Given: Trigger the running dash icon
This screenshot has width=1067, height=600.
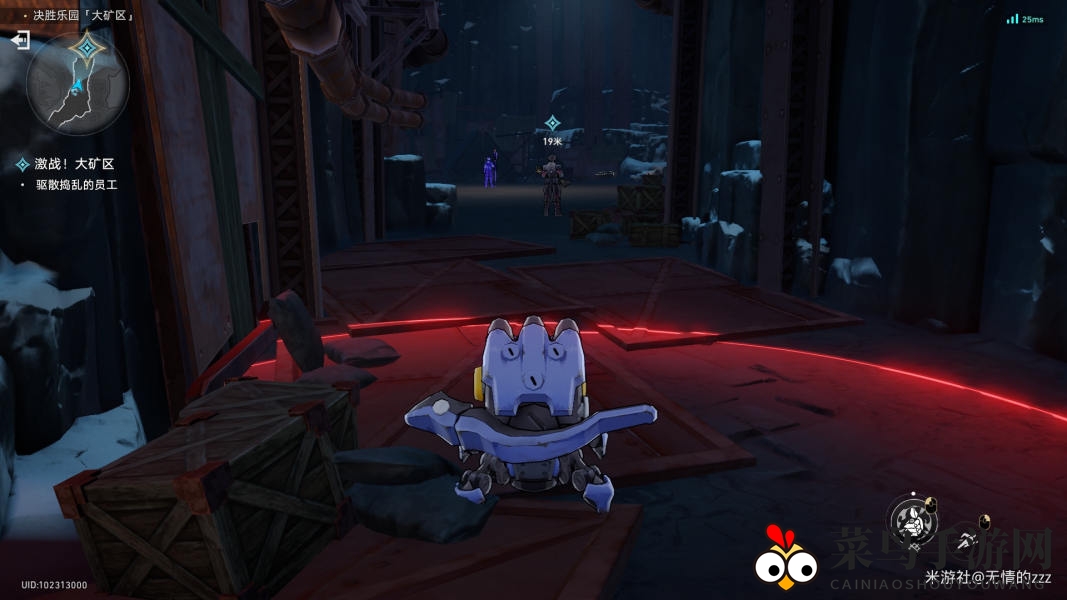Looking at the screenshot, I should pos(966,540).
